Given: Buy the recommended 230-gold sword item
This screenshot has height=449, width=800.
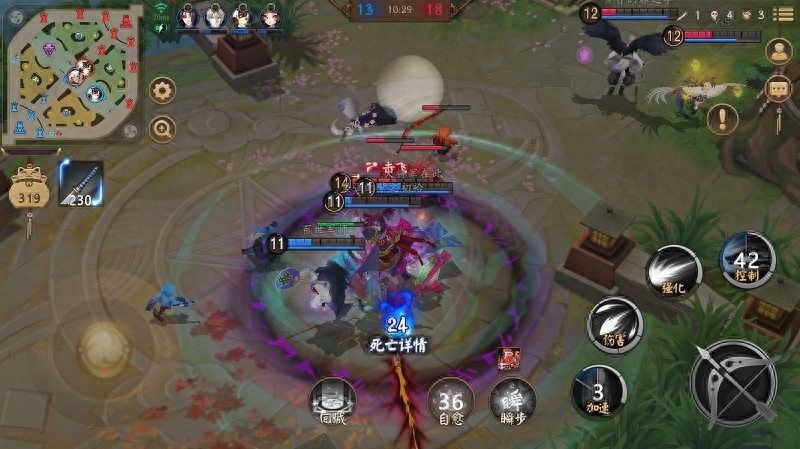Looking at the screenshot, I should point(81,183).
